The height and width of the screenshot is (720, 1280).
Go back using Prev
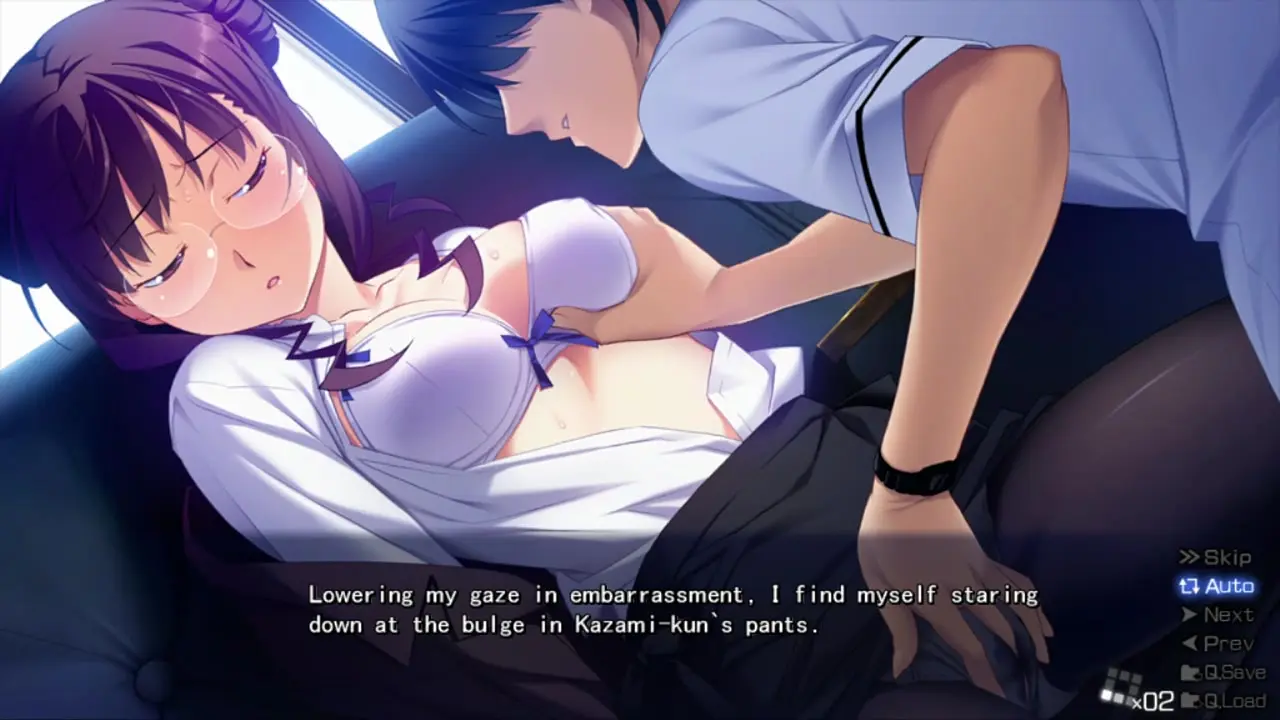(x=1216, y=644)
